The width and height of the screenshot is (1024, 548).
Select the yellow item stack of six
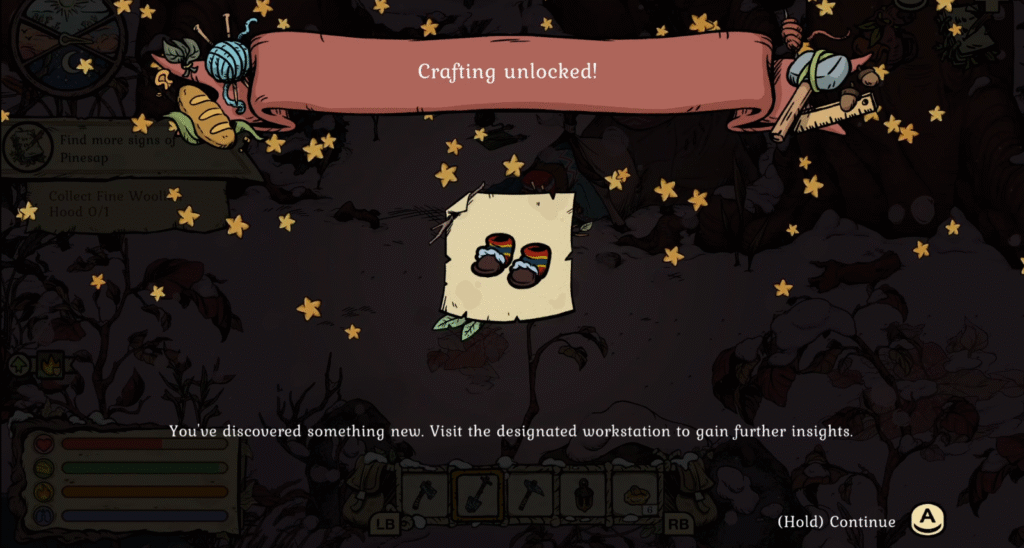634,492
